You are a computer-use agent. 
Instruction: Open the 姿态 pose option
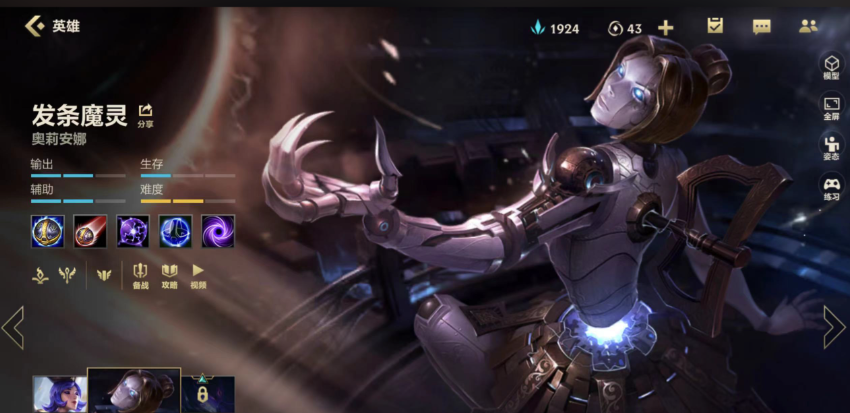(831, 148)
